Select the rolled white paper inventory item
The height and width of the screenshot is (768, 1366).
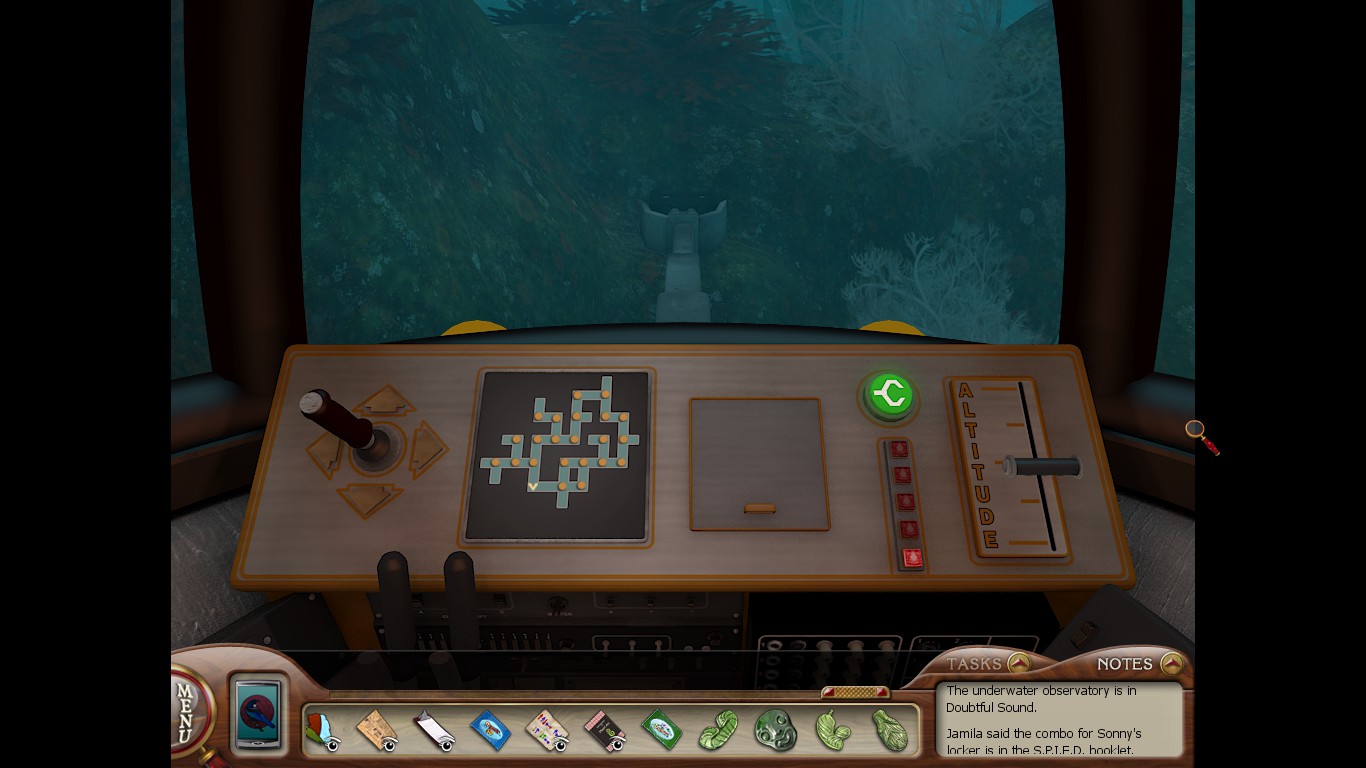[433, 730]
